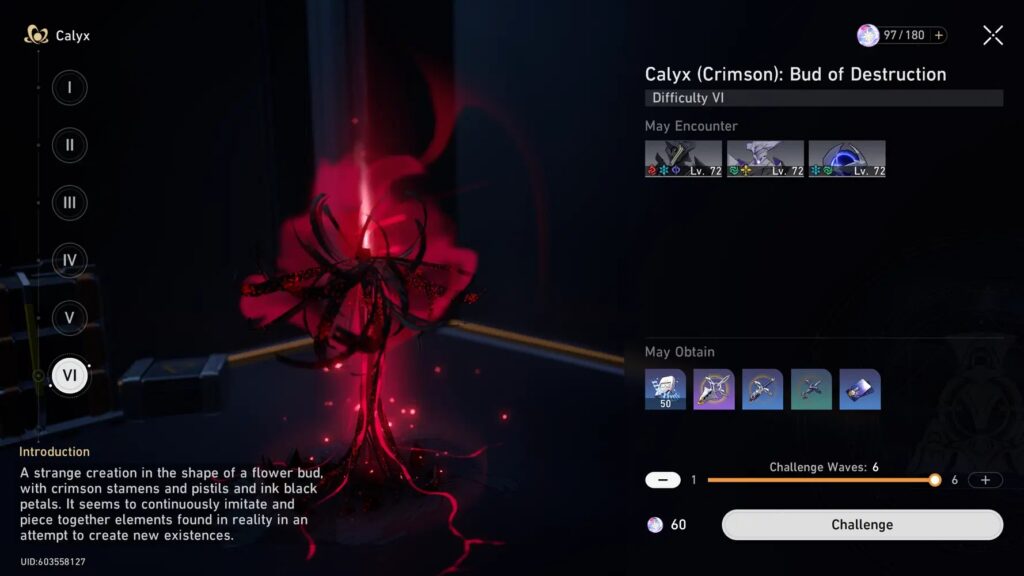Increase challenge waves with the plus button
The width and height of the screenshot is (1024, 576).
point(985,480)
